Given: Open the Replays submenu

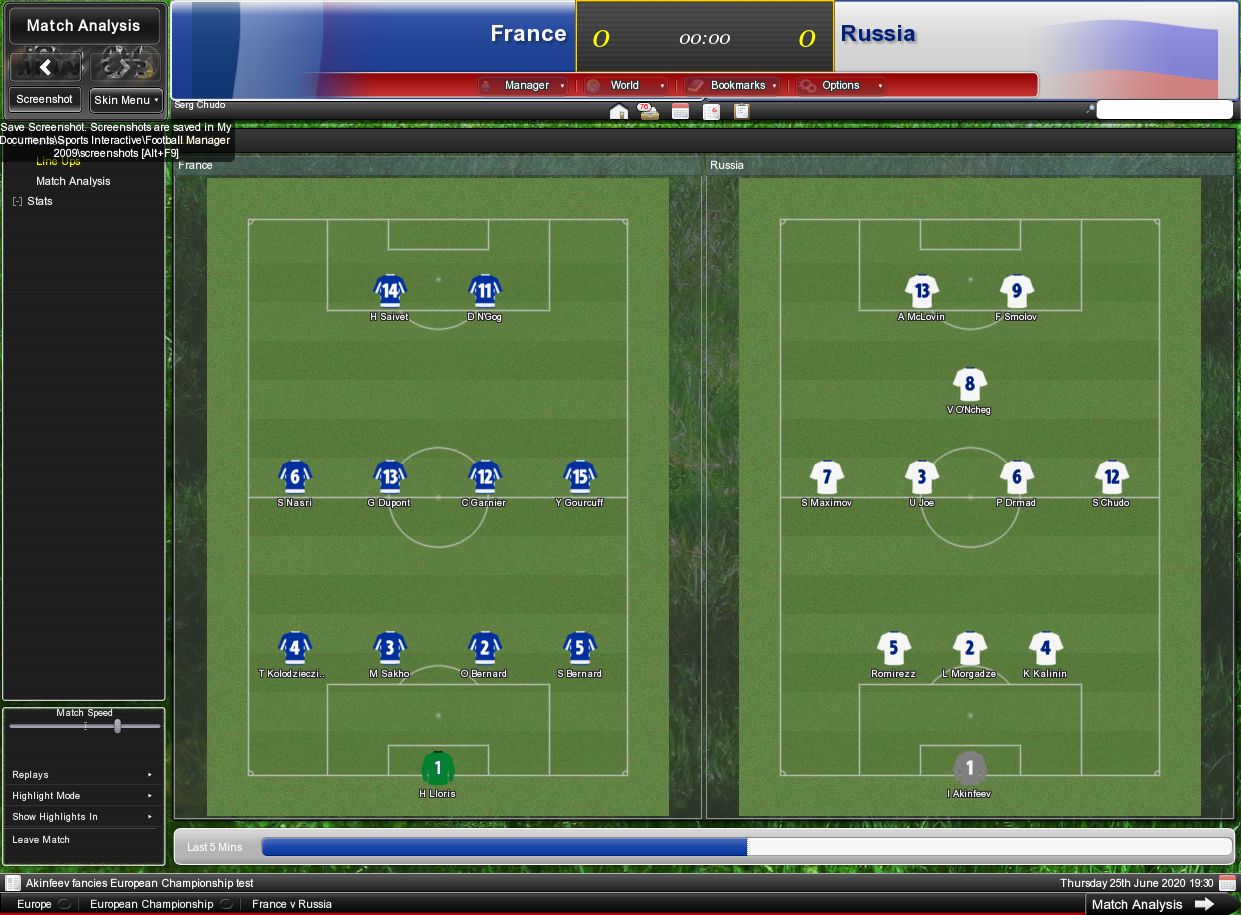Looking at the screenshot, I should 82,775.
